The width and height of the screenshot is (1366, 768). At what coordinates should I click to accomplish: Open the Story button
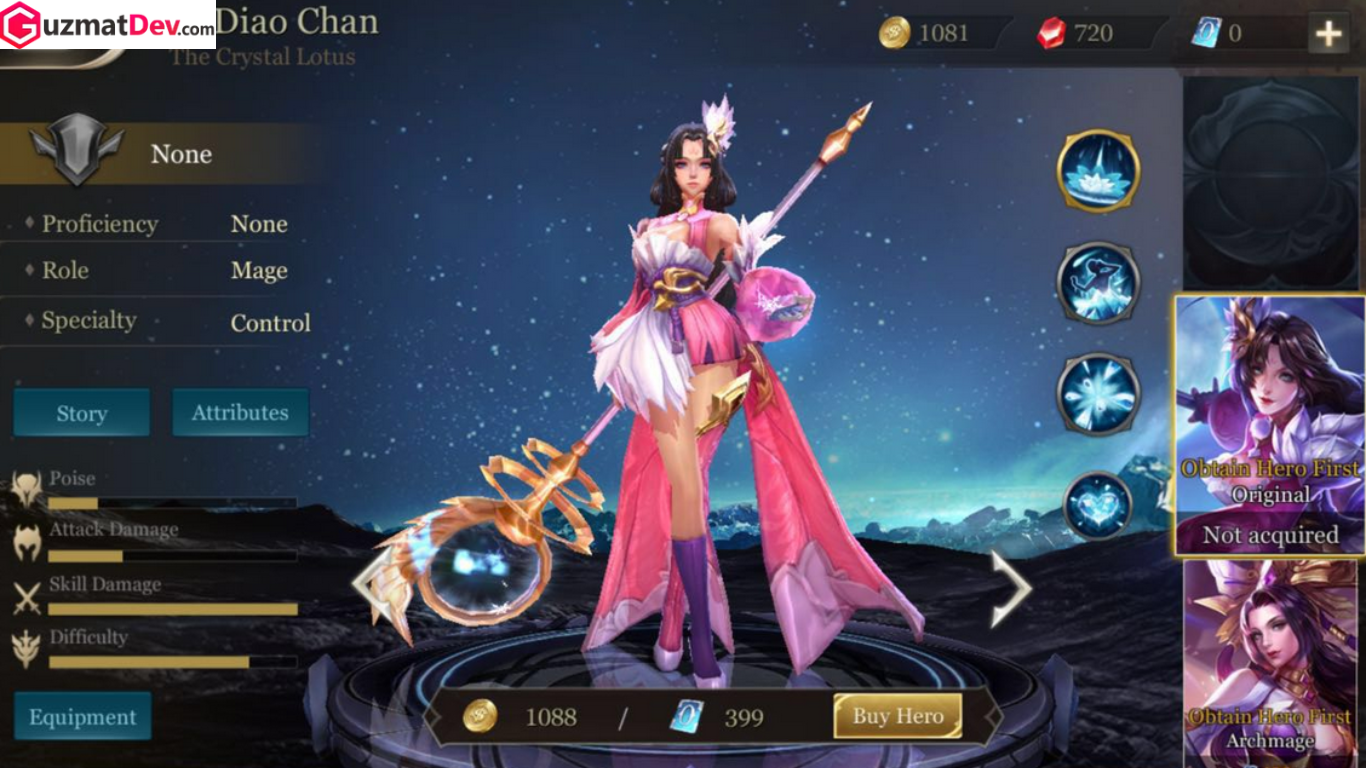(81, 413)
